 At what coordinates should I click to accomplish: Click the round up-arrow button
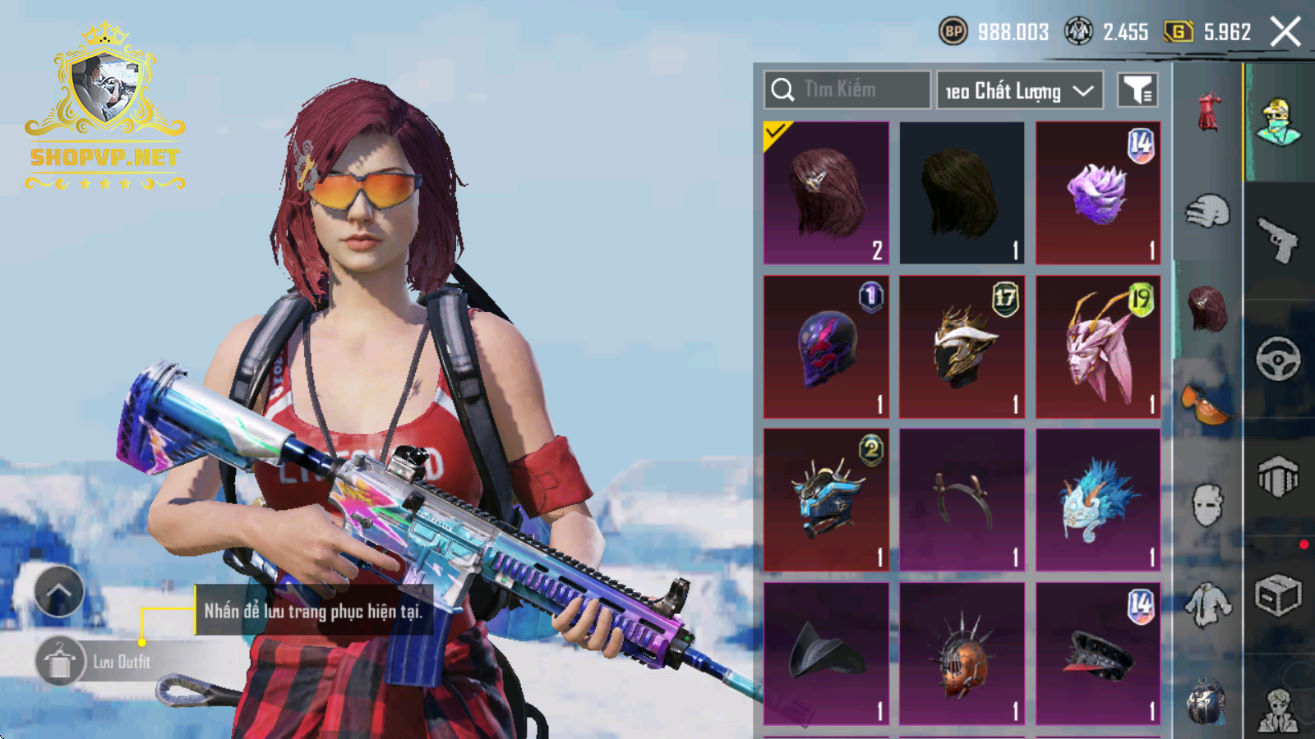(x=59, y=592)
